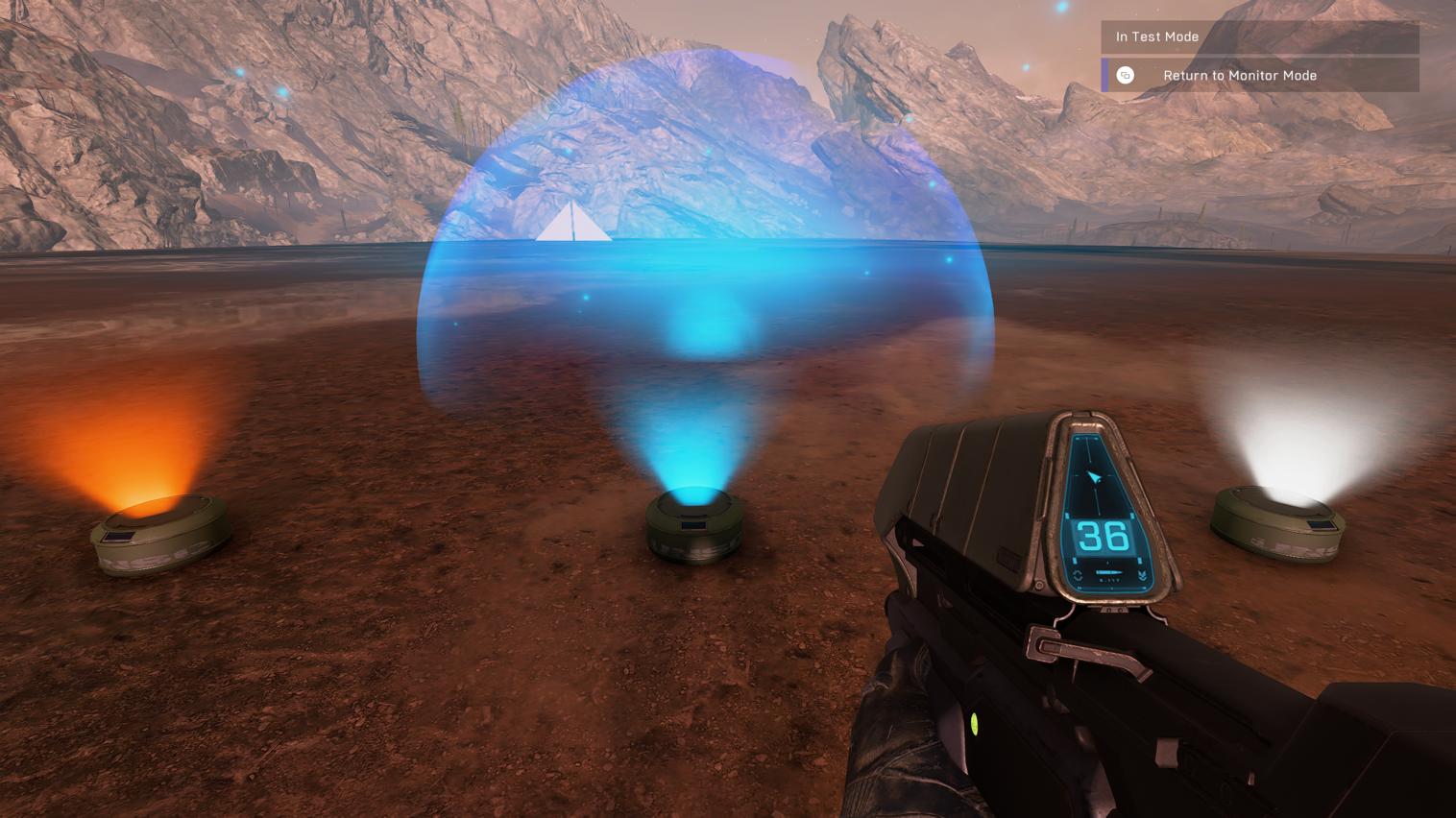Select the blue-lit beacon under the sphere

click(693, 528)
